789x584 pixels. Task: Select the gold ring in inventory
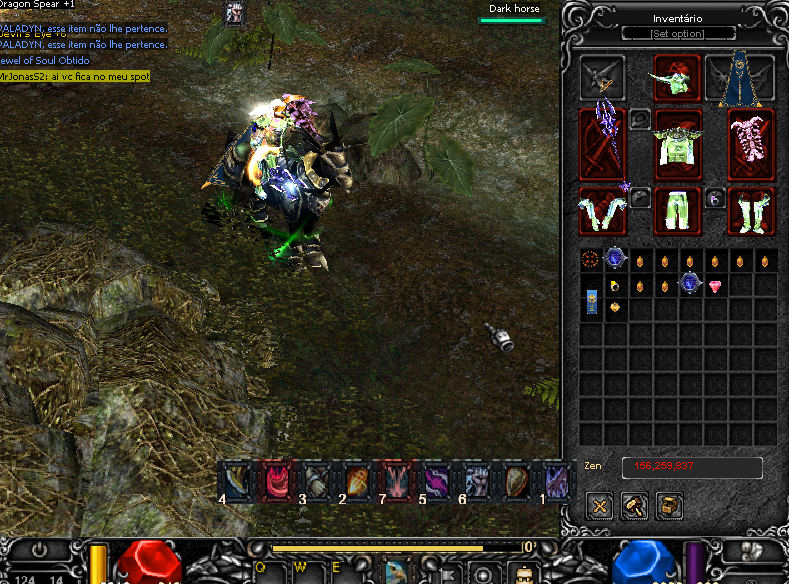615,287
